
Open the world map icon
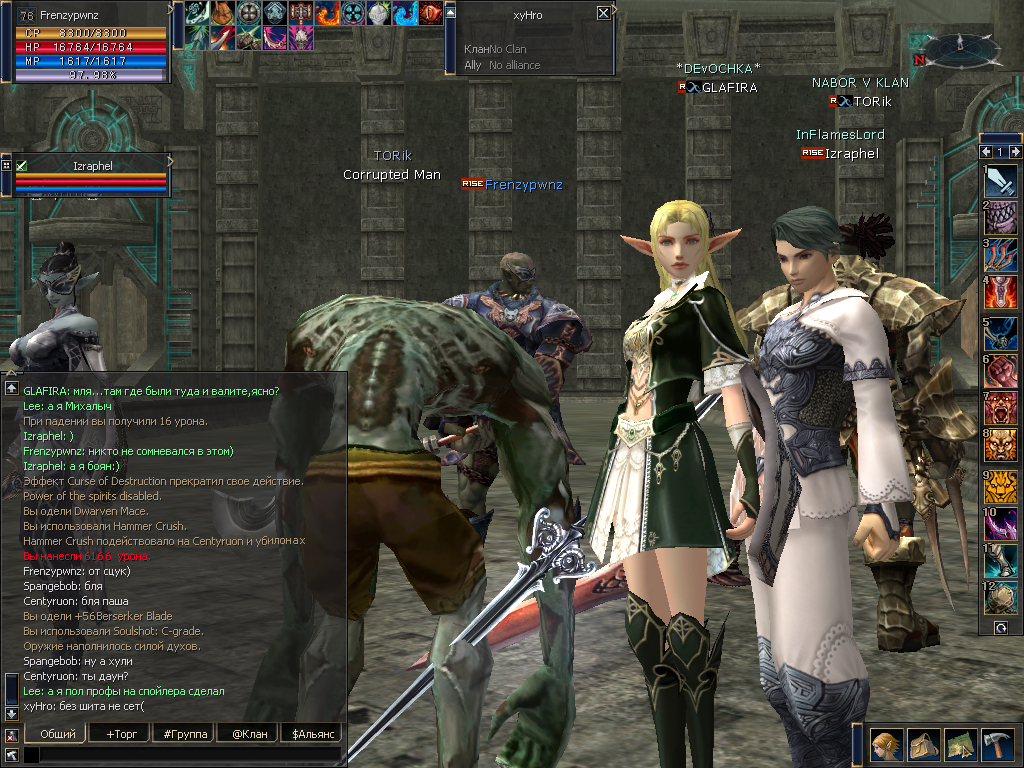960,744
